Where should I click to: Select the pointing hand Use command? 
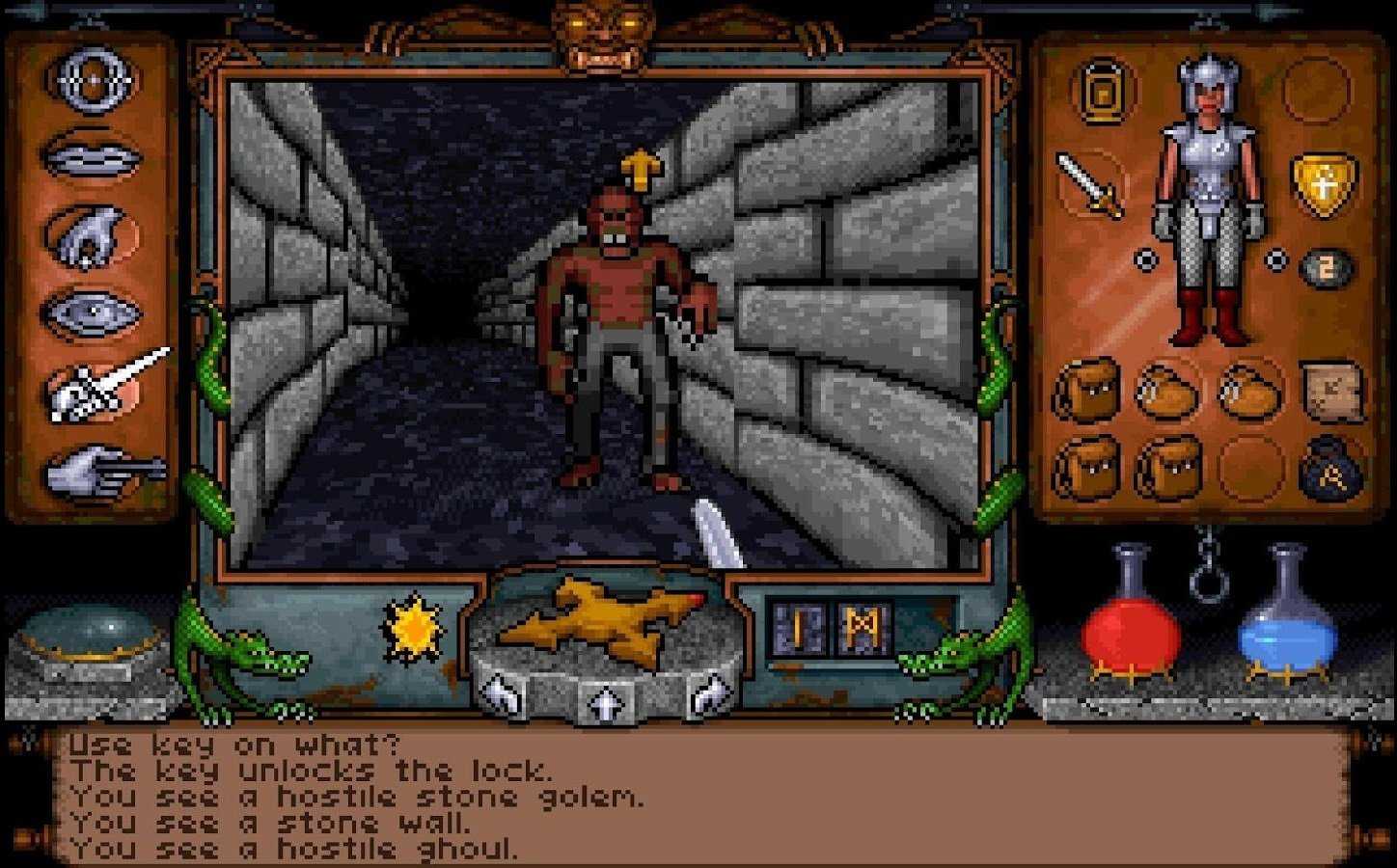coord(101,473)
